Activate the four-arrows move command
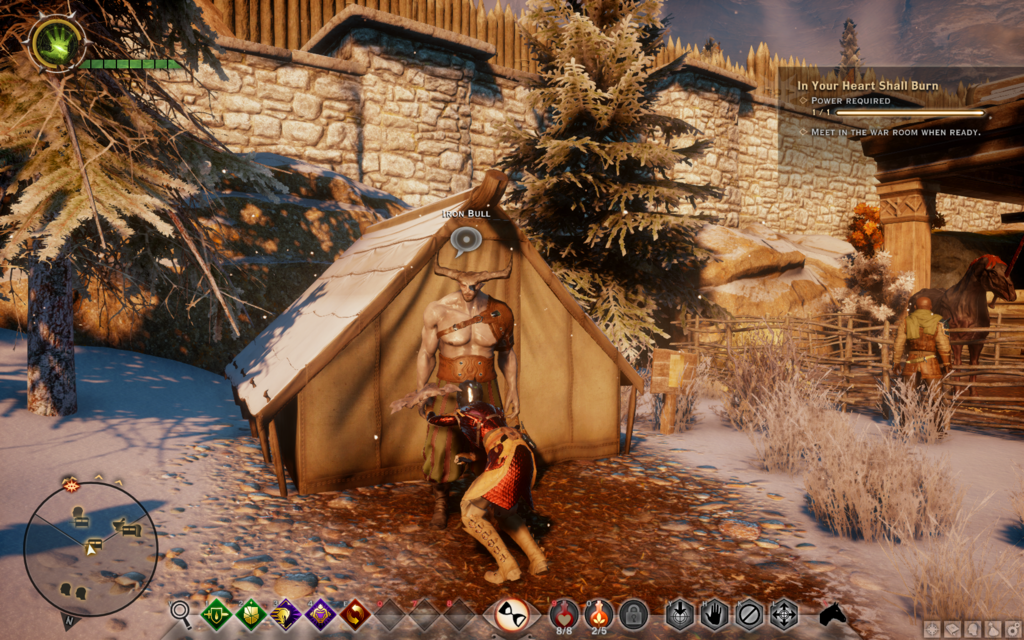 (783, 614)
